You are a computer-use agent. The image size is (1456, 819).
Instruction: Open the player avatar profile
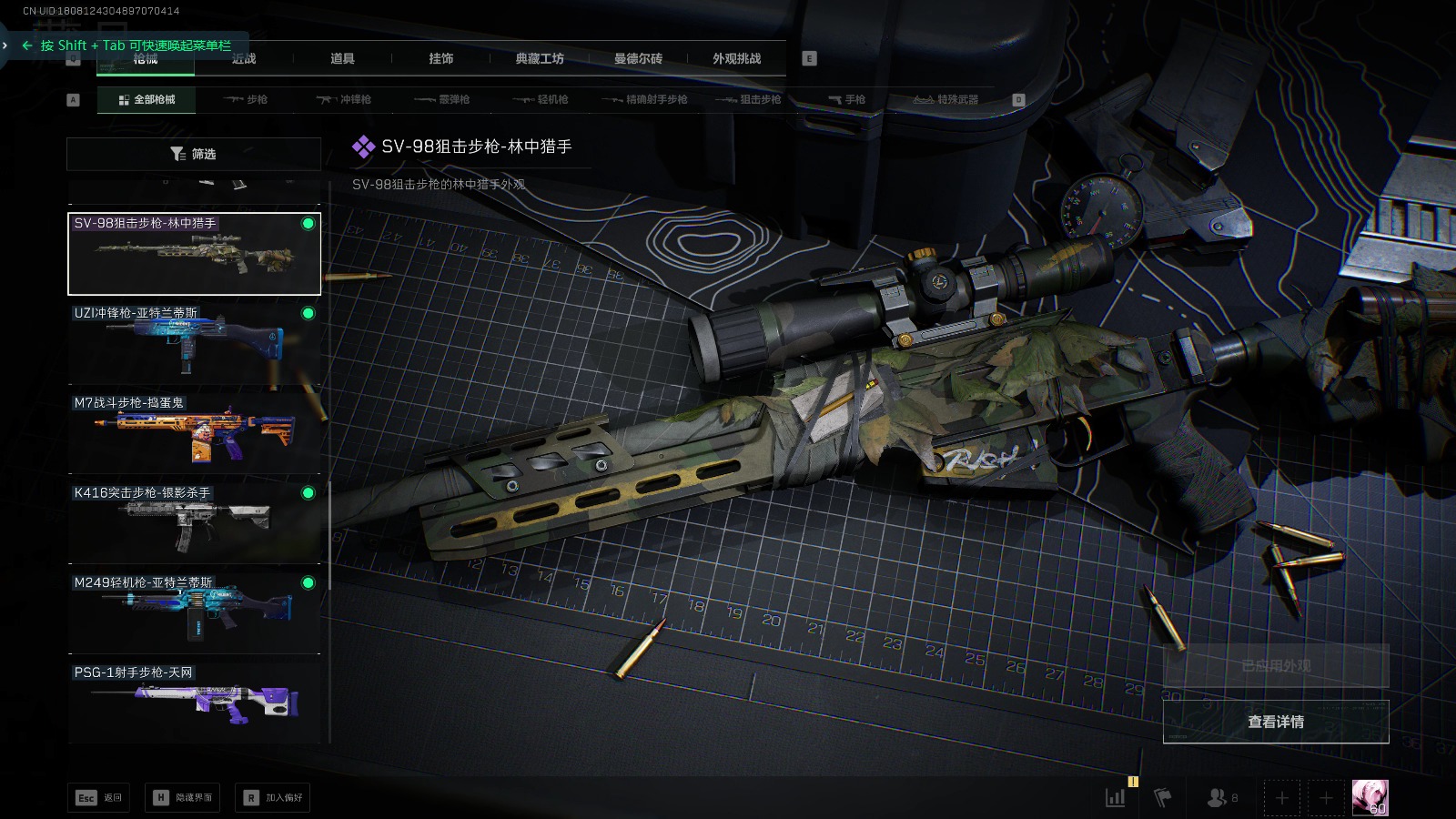[x=1370, y=798]
